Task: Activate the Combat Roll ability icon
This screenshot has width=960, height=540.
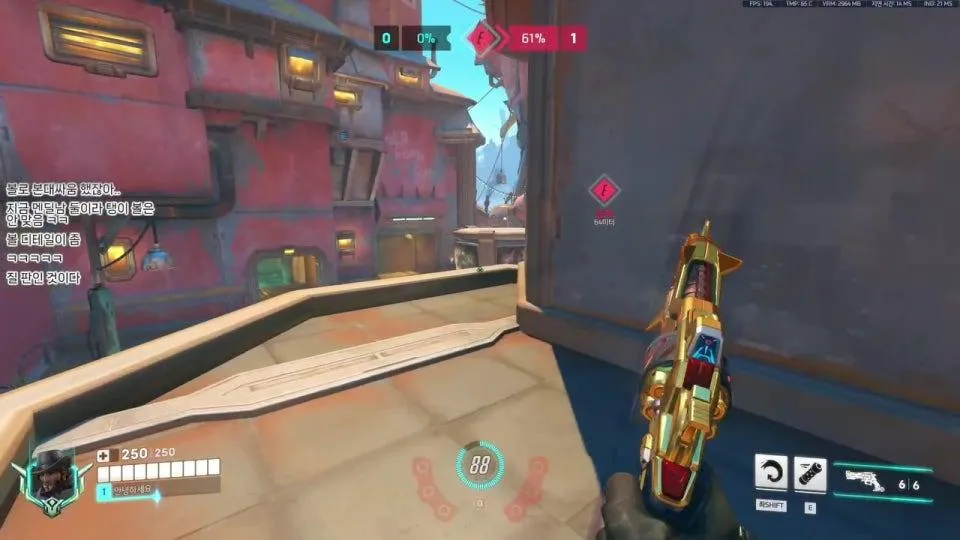Action: tap(771, 473)
